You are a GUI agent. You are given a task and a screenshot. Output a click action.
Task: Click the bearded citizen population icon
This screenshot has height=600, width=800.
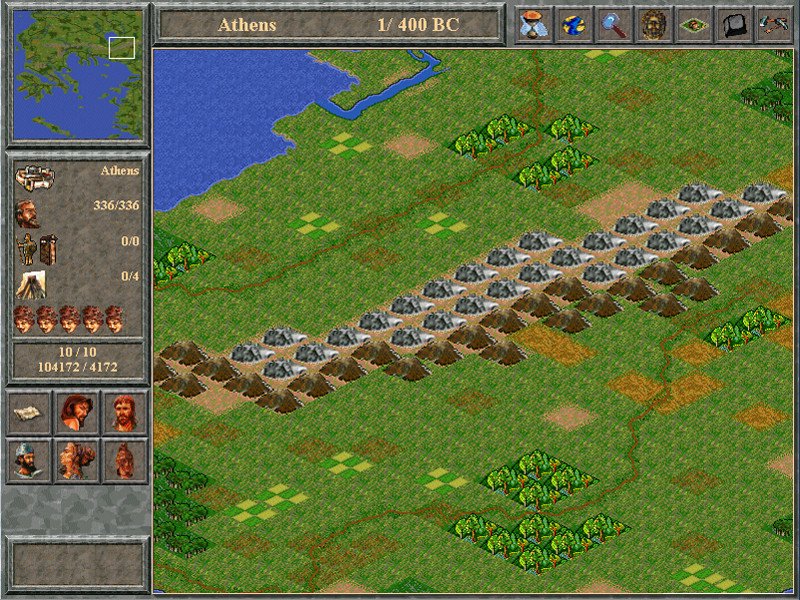pos(28,214)
